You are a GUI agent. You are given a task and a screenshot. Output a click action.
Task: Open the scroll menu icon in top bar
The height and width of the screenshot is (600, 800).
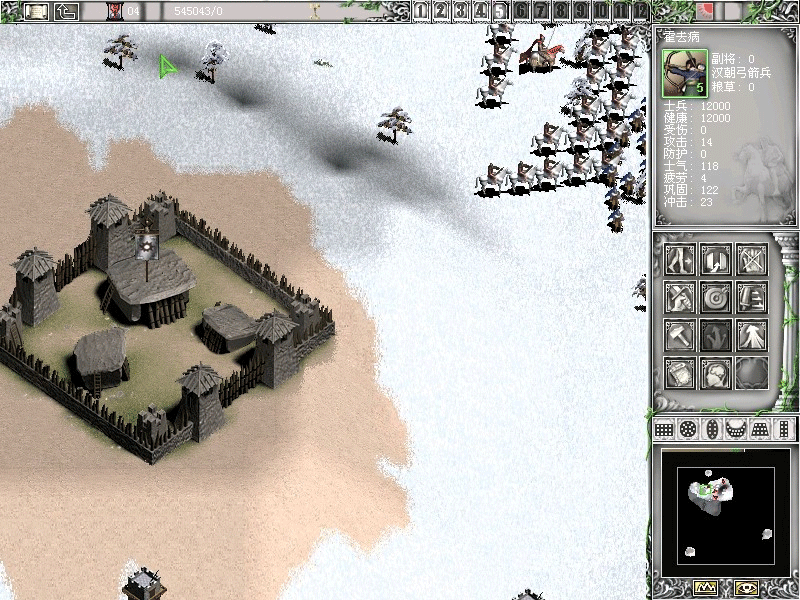[37, 11]
